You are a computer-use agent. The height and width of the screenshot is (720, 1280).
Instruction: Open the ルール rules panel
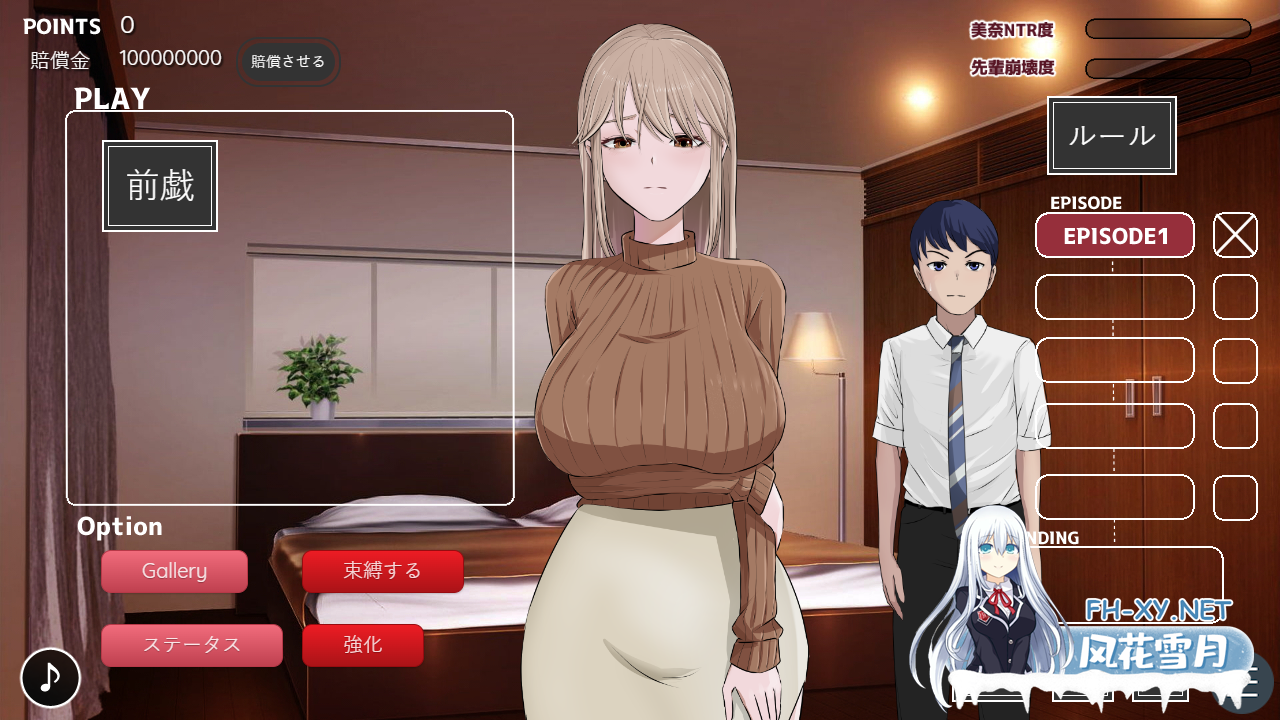tap(1111, 135)
